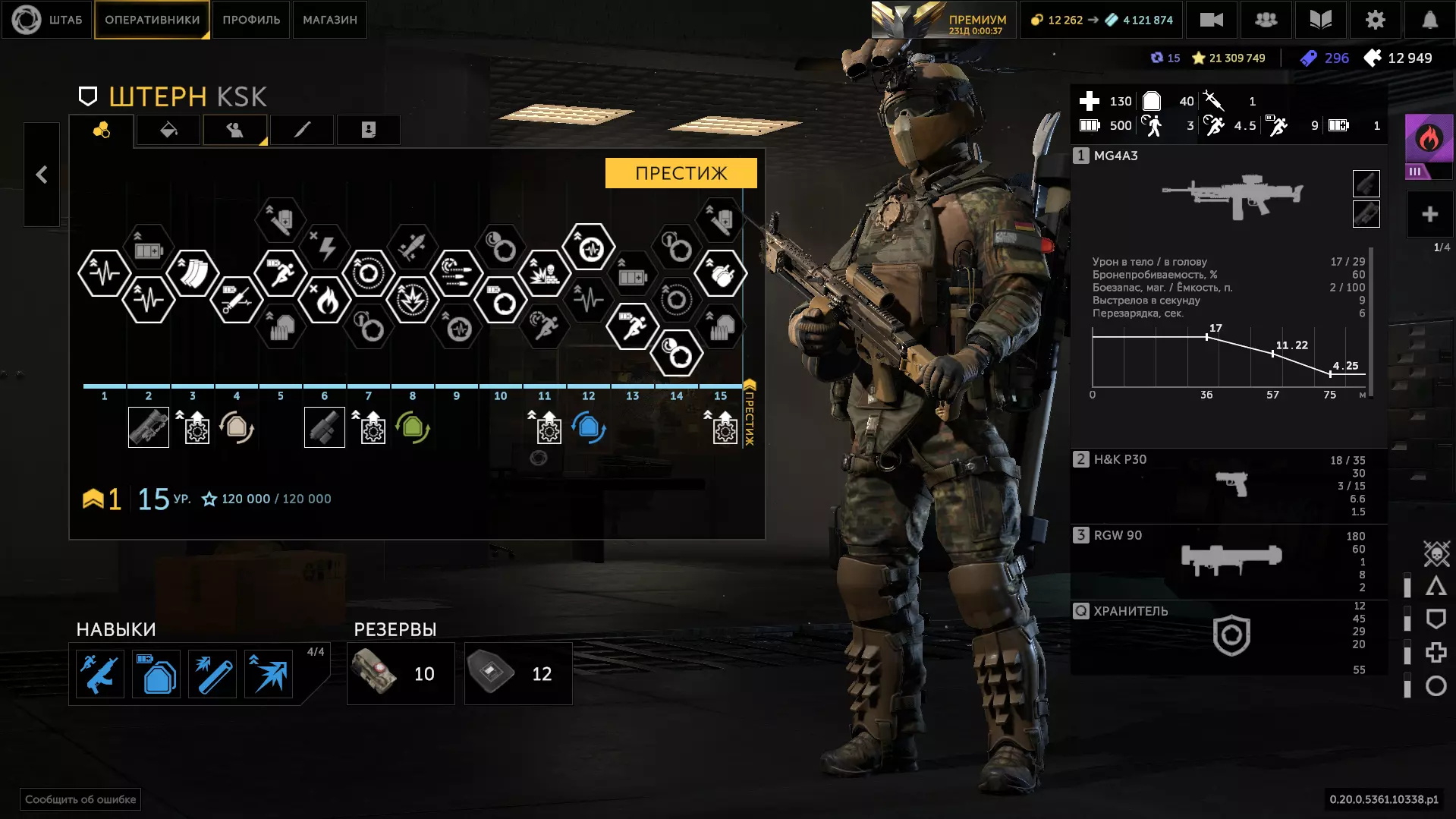Switch to the ПРОФИЛЬ tab

coord(251,20)
